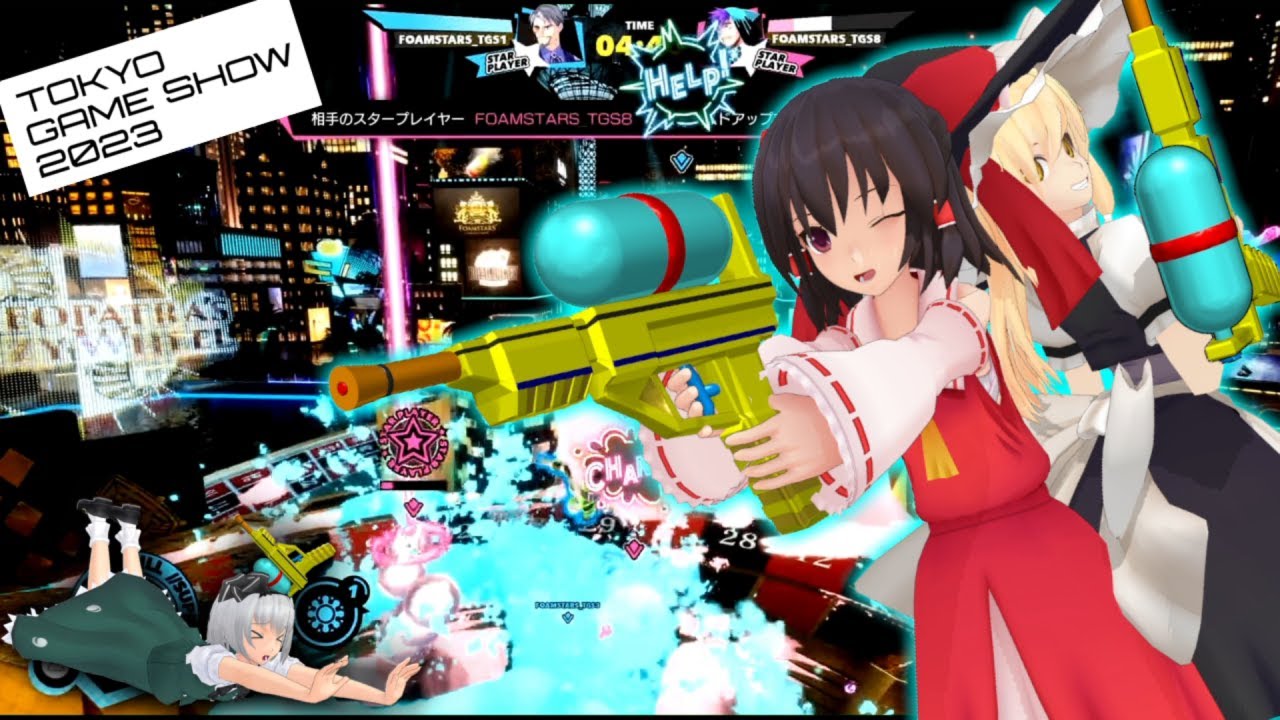Expand the in-game FOAMSTARS_TGS3 nameplate

tap(566, 605)
